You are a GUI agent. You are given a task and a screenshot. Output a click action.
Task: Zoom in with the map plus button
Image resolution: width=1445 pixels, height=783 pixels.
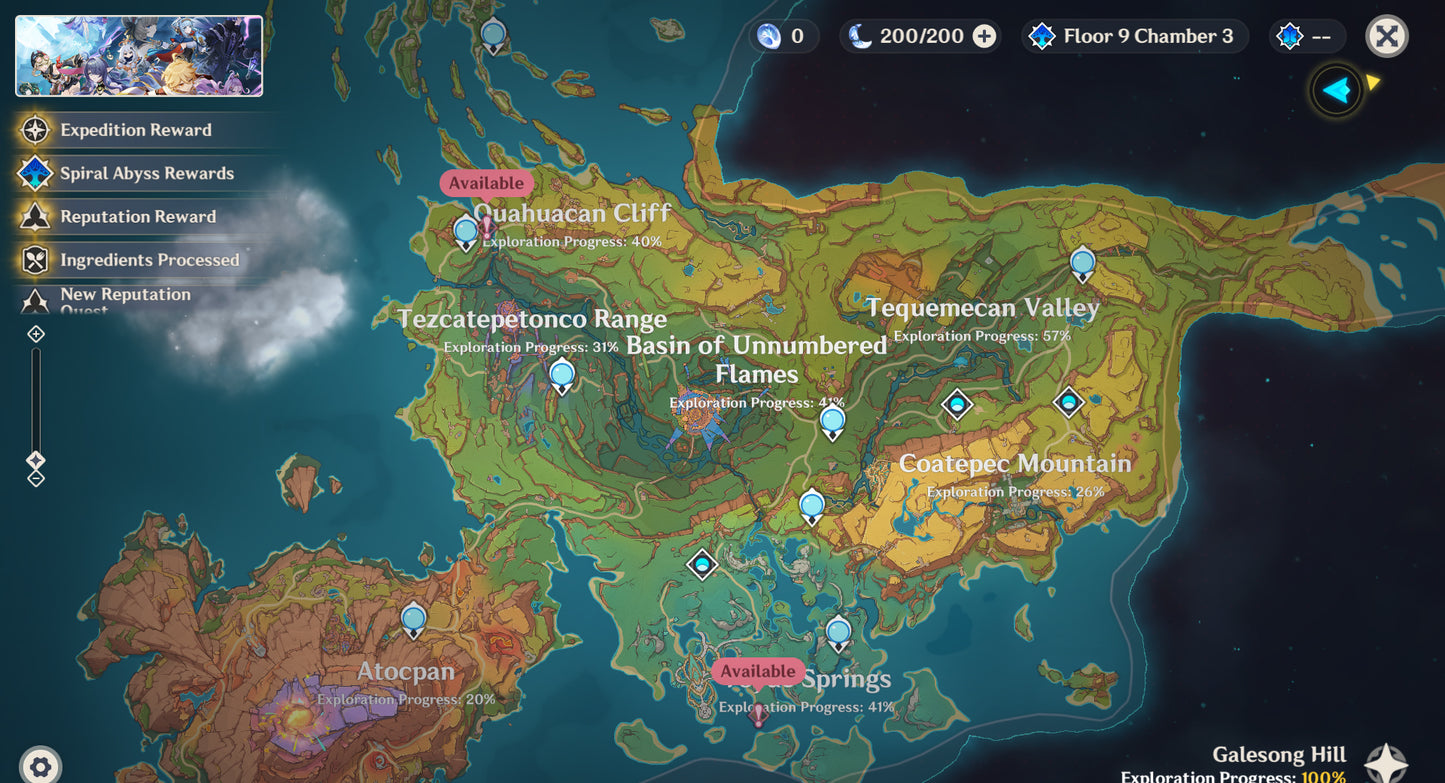(36, 334)
